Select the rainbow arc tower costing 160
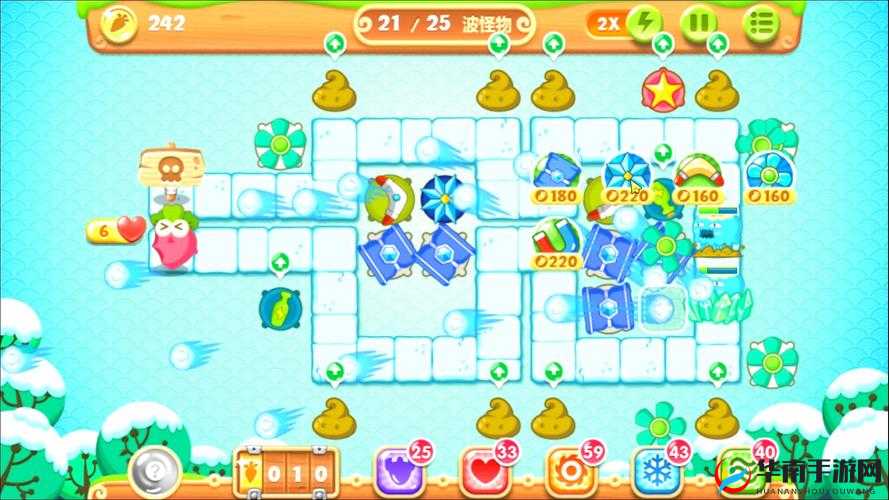Viewport: 889px width, 500px height. click(x=699, y=174)
